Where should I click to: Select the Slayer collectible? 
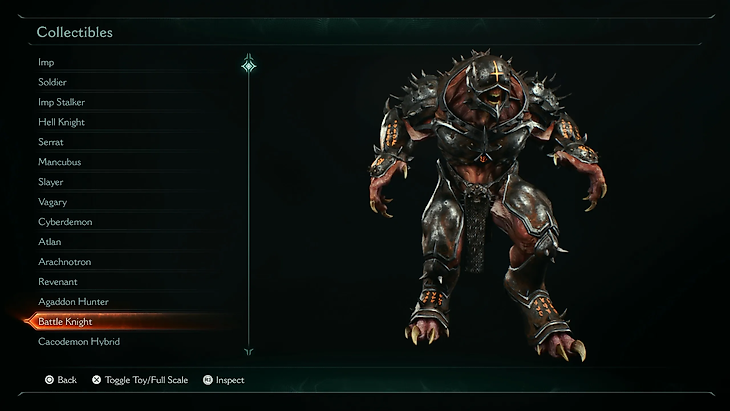pyautogui.click(x=51, y=182)
